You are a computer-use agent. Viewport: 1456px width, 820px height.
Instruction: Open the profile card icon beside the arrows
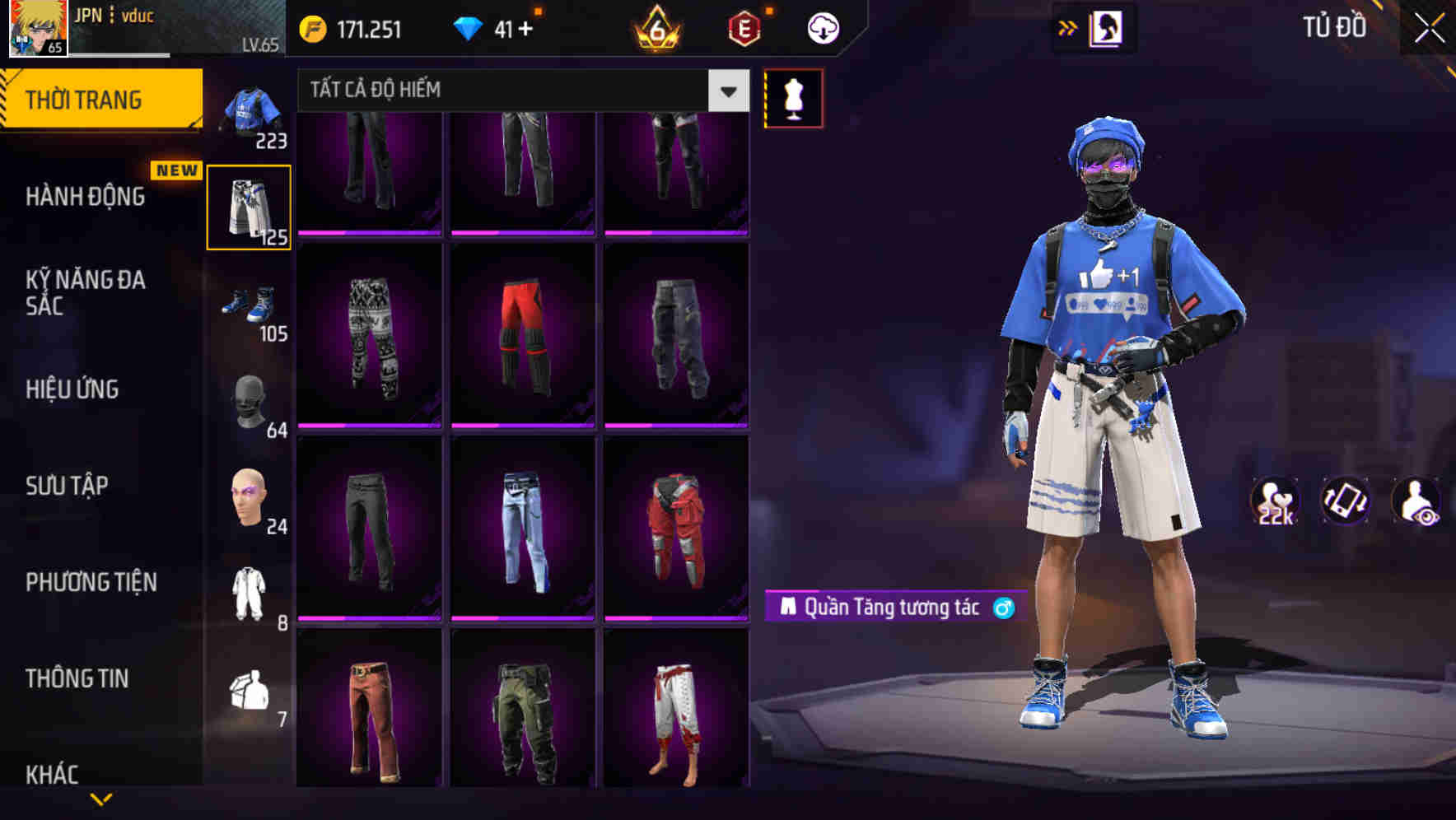click(x=1108, y=27)
